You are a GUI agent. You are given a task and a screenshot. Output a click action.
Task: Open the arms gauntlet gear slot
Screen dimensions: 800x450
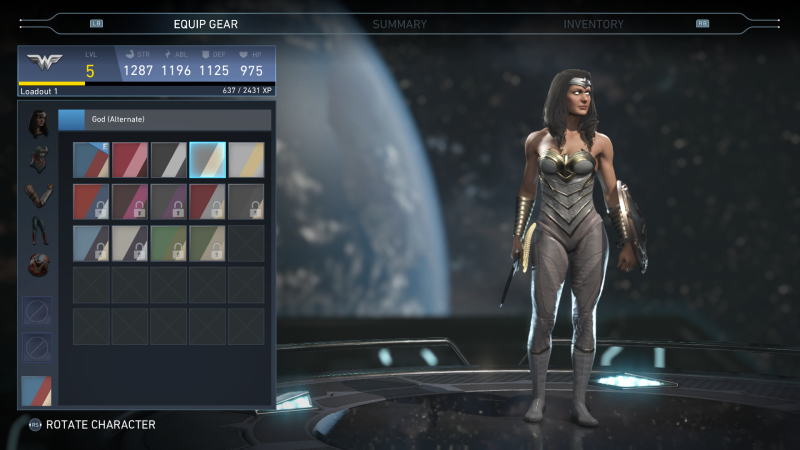tap(39, 195)
